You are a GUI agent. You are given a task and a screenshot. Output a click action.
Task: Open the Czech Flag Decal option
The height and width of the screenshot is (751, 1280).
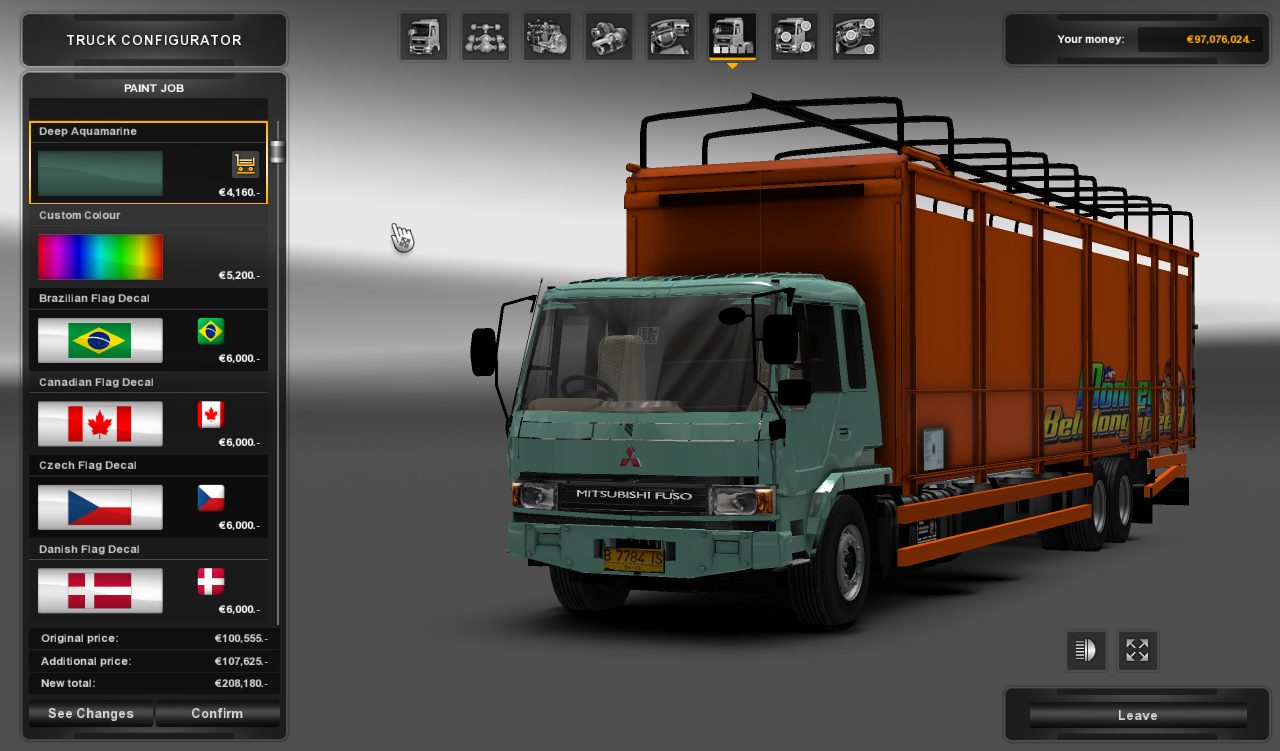coord(100,507)
